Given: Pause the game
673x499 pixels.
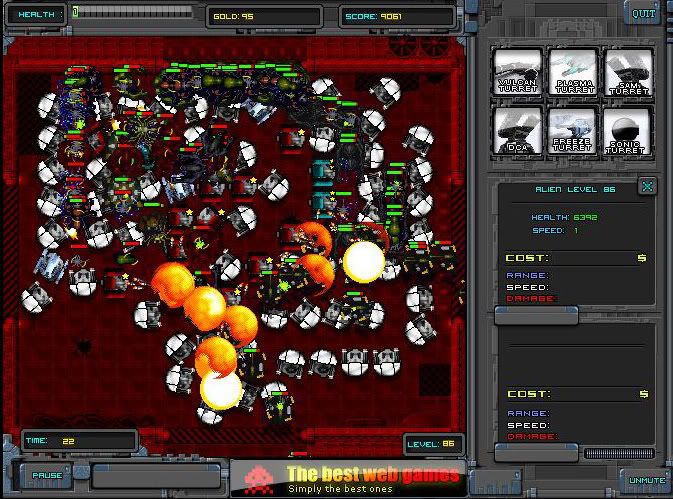Looking at the screenshot, I should (47, 475).
